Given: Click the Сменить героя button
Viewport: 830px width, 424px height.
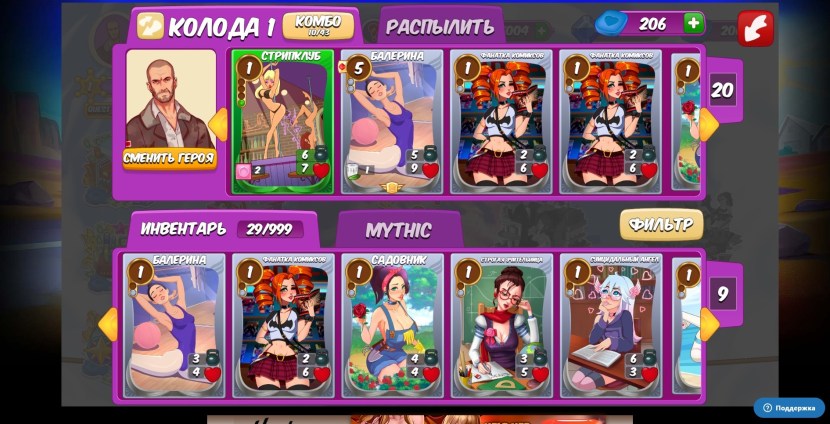Looking at the screenshot, I should [x=169, y=158].
